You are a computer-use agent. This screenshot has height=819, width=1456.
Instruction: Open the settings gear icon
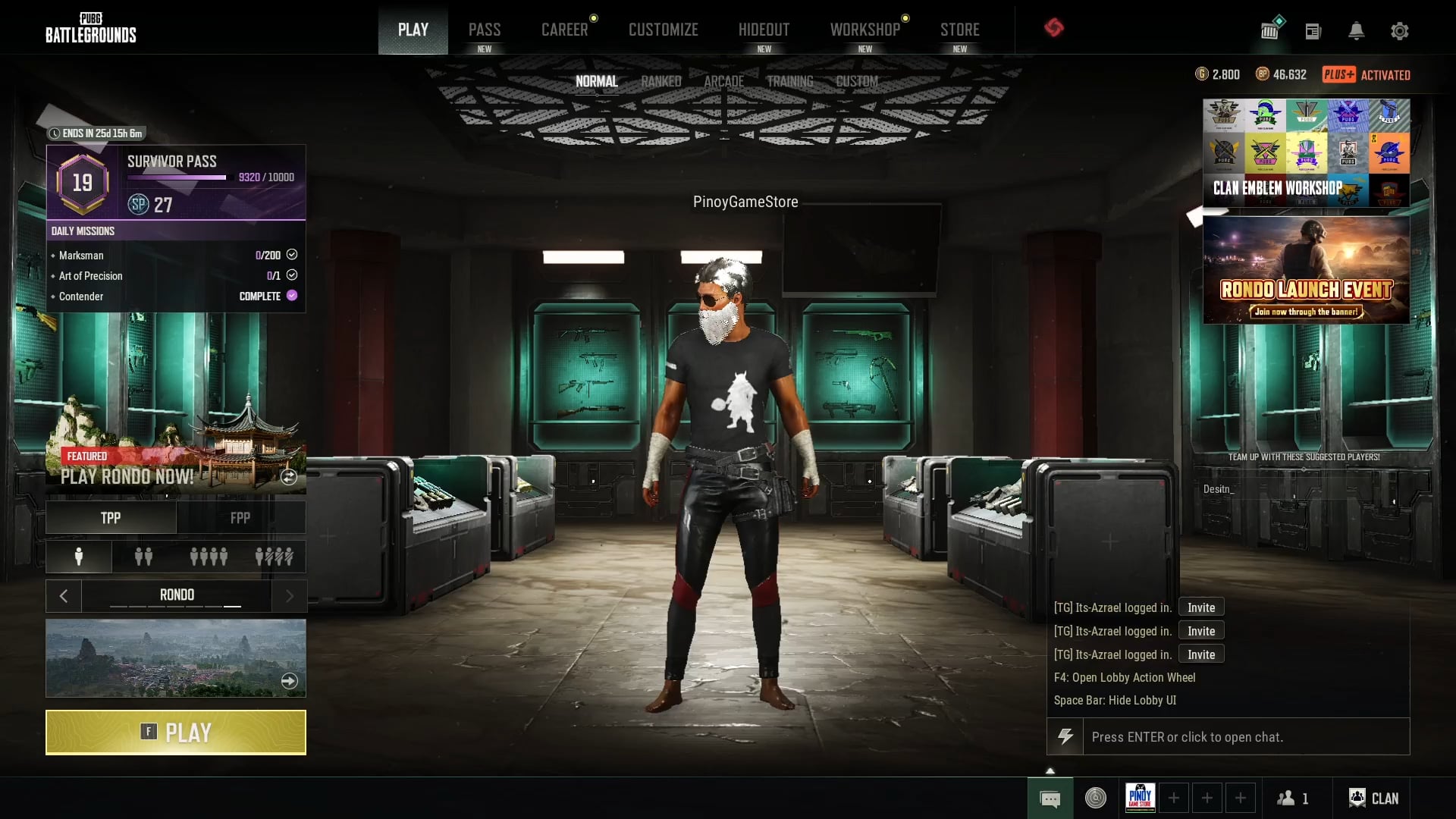click(1400, 31)
